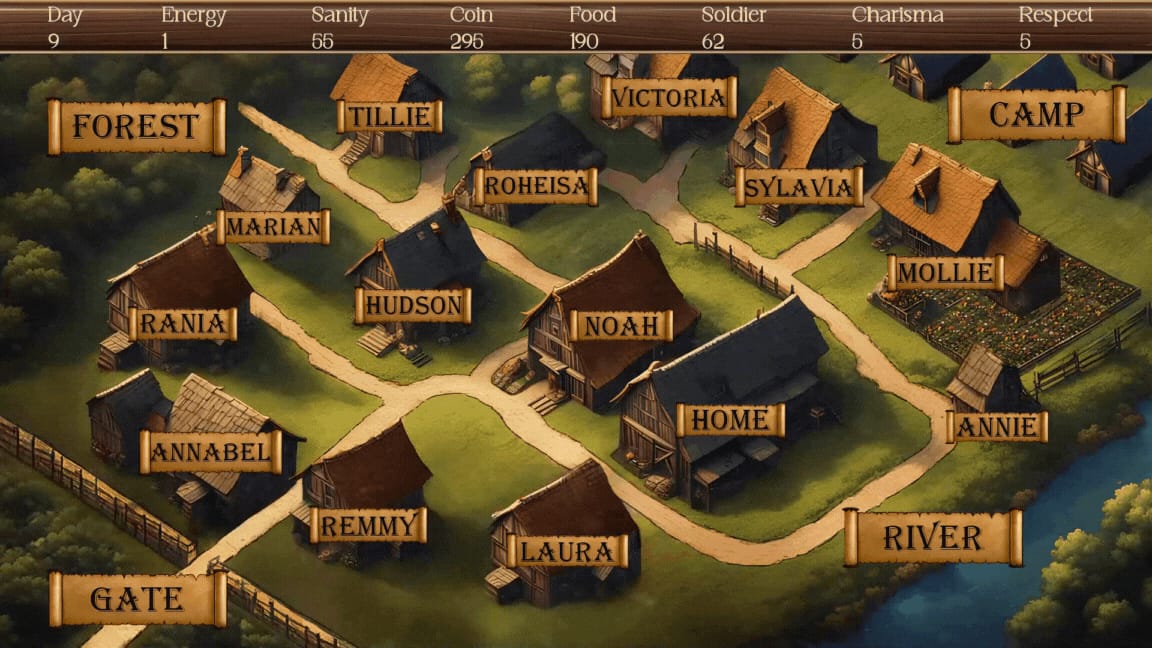Choose Annie's house label
The image size is (1152, 648).
[x=997, y=427]
